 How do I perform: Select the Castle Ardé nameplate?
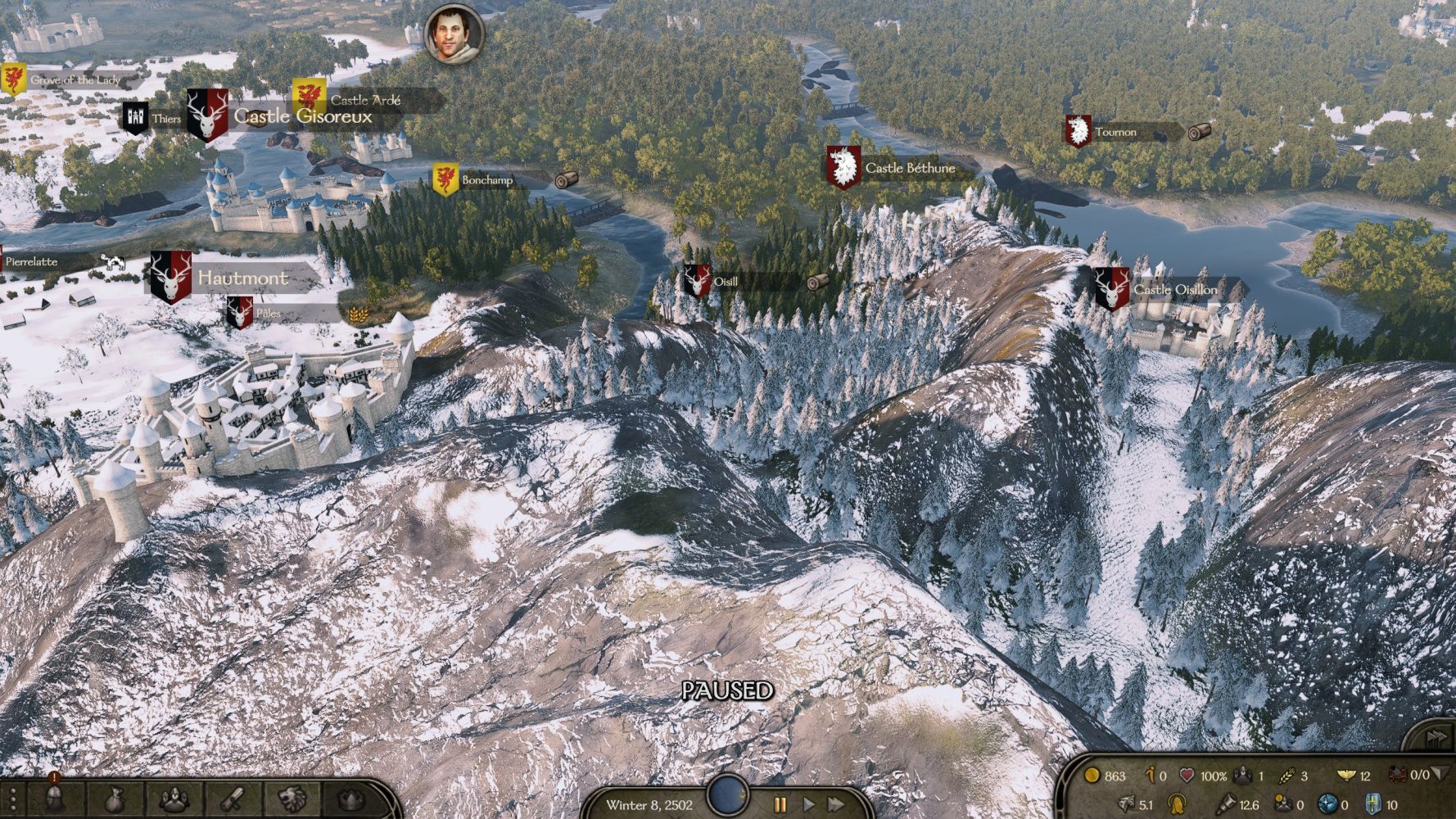(x=365, y=100)
